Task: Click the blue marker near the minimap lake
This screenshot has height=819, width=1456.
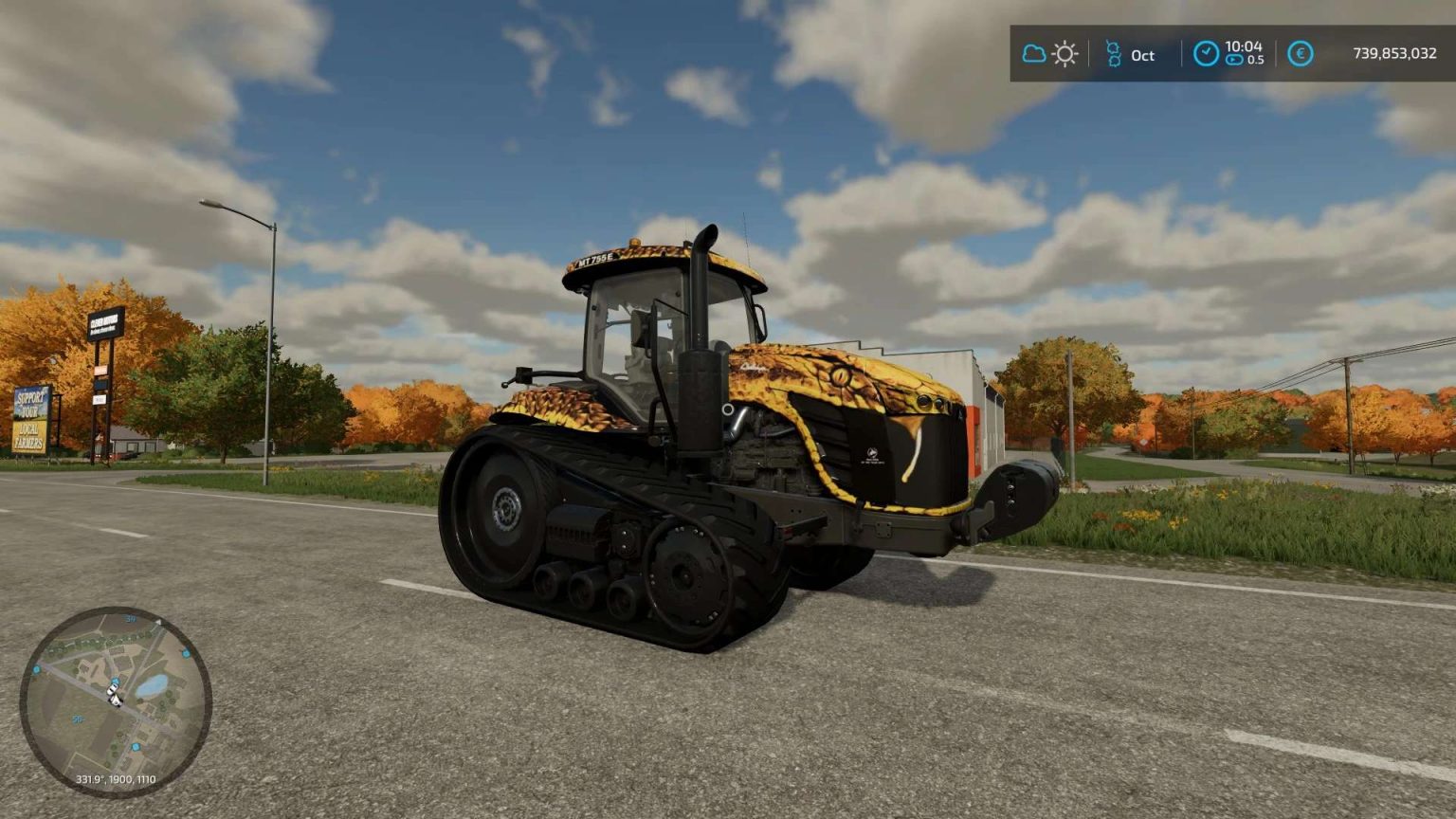Action: 186,653
